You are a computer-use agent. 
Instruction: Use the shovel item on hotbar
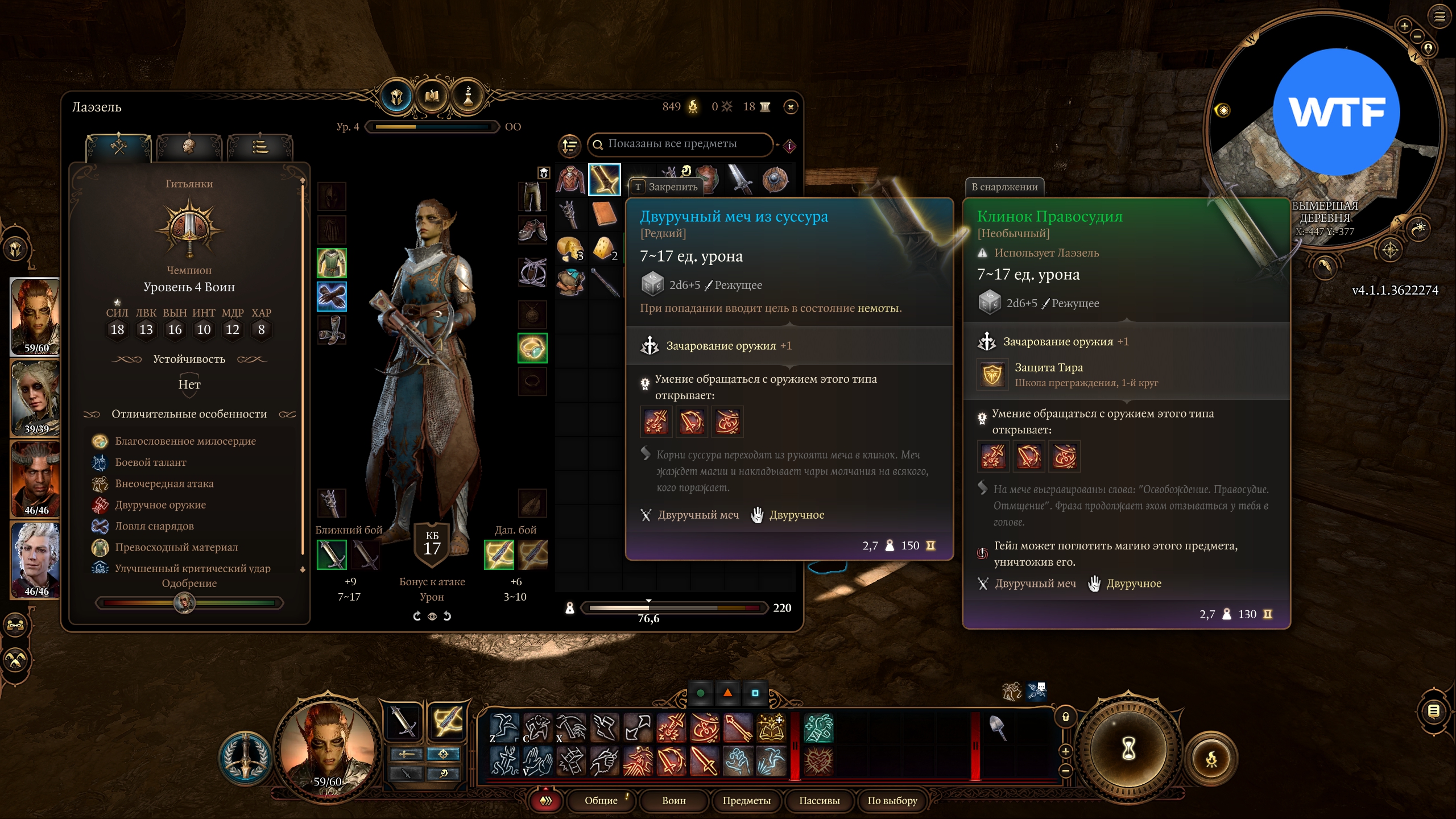pyautogui.click(x=997, y=728)
